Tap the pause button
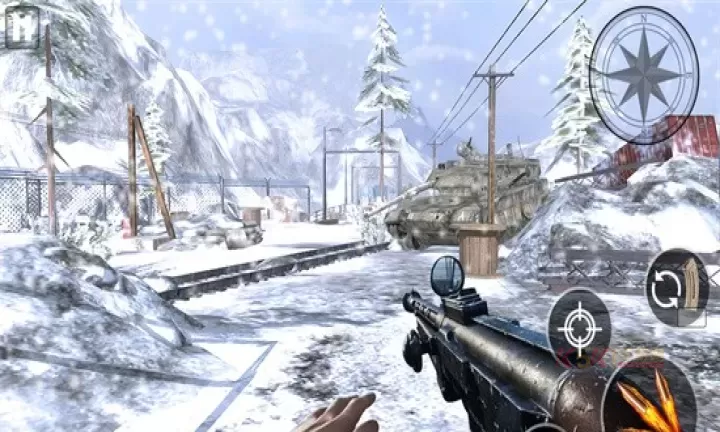Viewport: 720px width, 432px height. [x=21, y=27]
